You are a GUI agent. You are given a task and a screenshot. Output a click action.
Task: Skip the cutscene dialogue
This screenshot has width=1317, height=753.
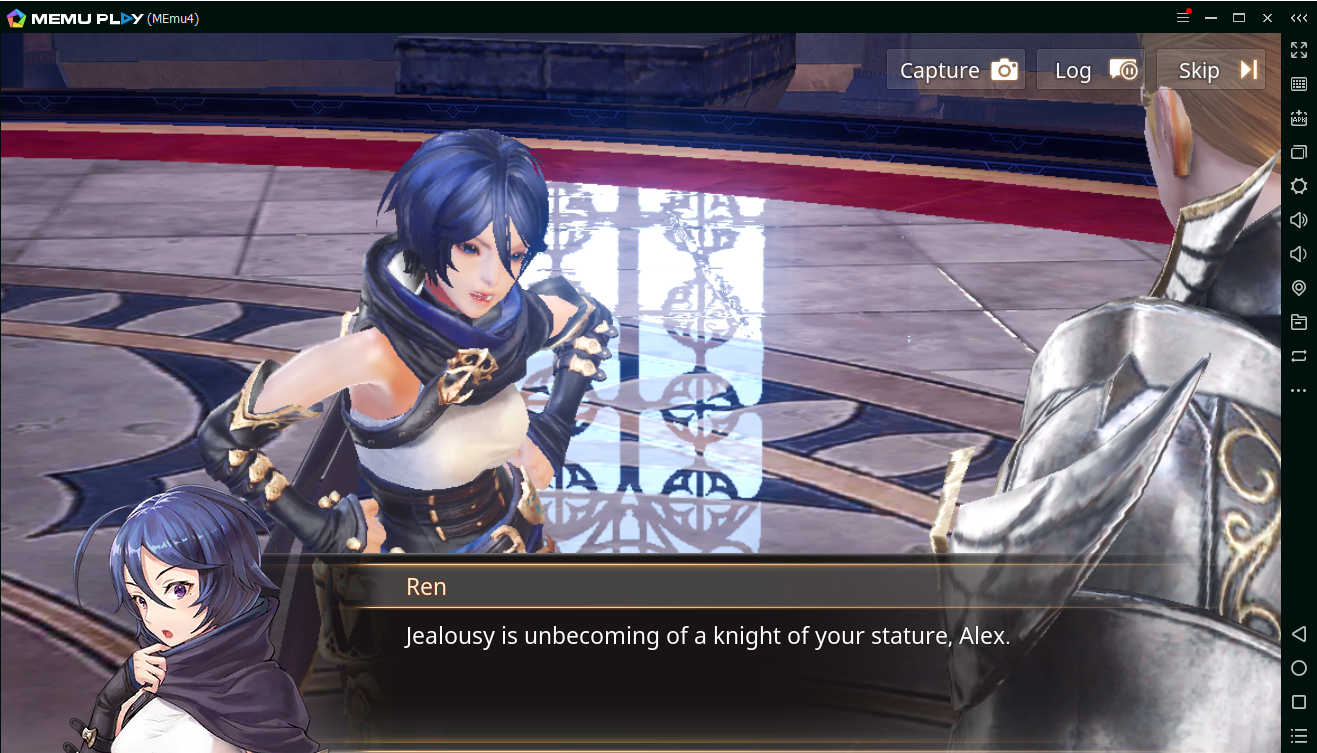coord(1211,70)
